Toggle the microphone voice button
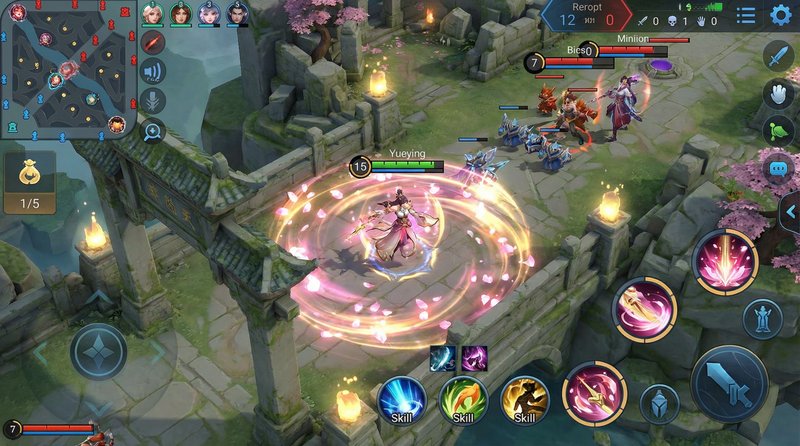 (152, 100)
